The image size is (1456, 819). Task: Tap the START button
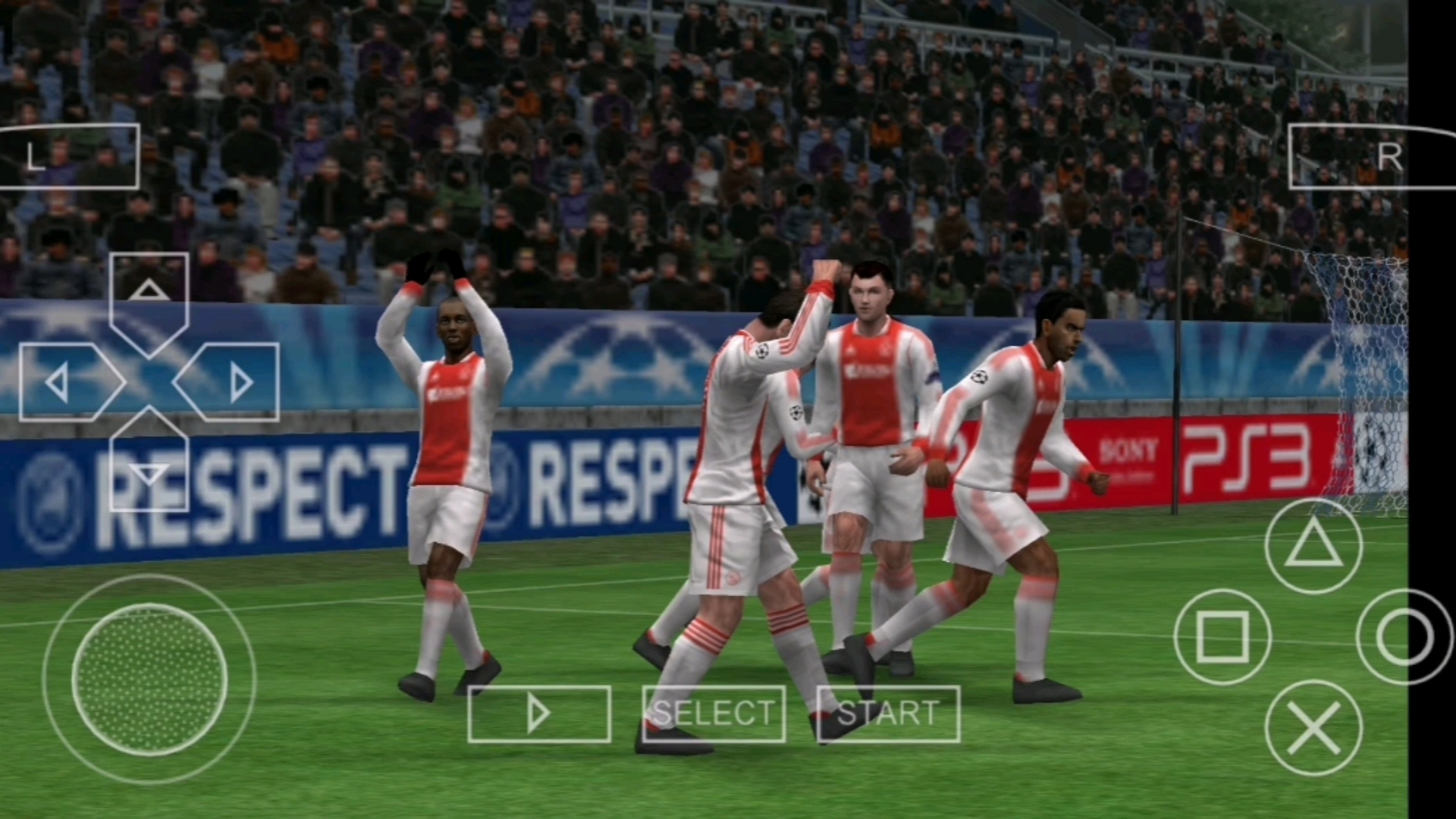click(x=888, y=714)
